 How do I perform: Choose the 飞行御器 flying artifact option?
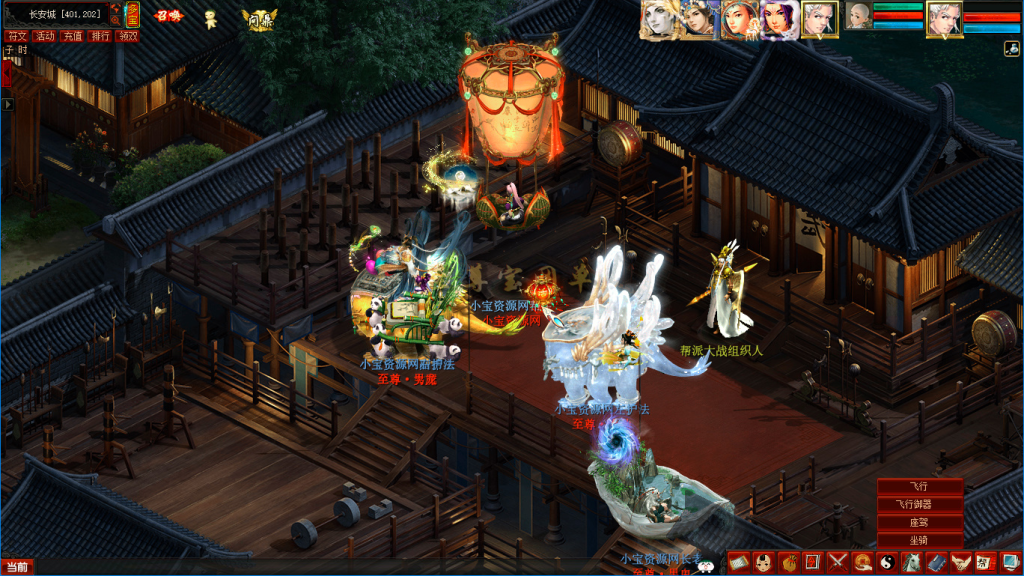[x=919, y=505]
